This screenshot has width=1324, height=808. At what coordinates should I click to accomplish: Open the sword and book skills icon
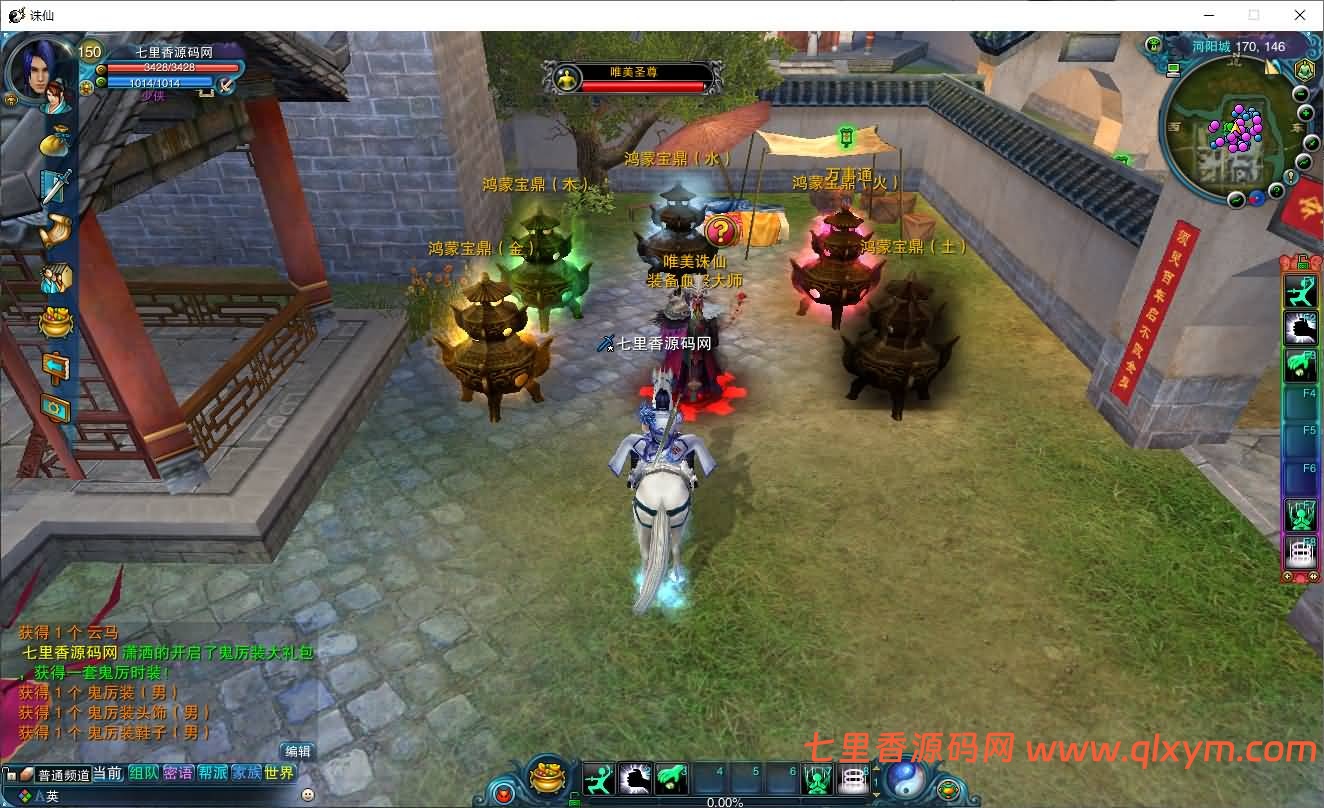pyautogui.click(x=55, y=186)
